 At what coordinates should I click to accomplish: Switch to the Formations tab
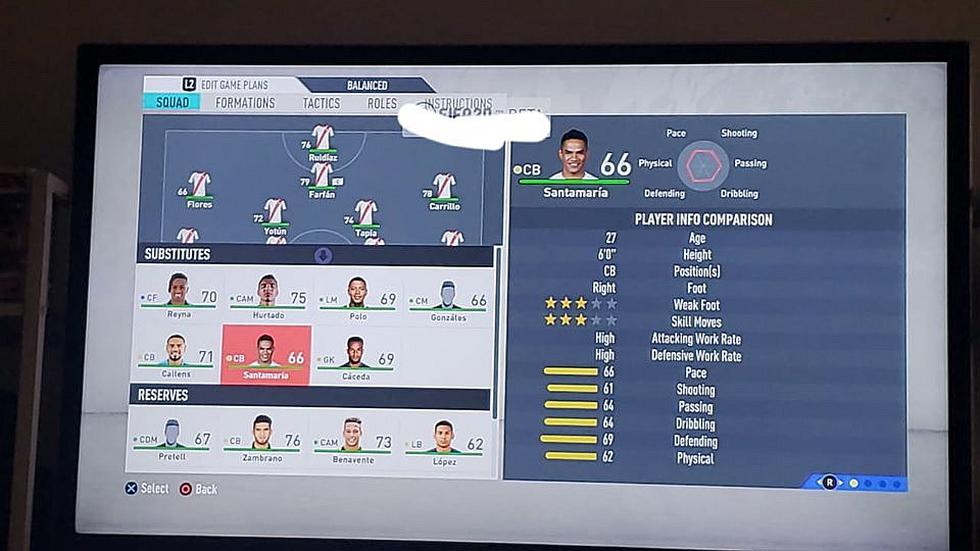pyautogui.click(x=245, y=103)
